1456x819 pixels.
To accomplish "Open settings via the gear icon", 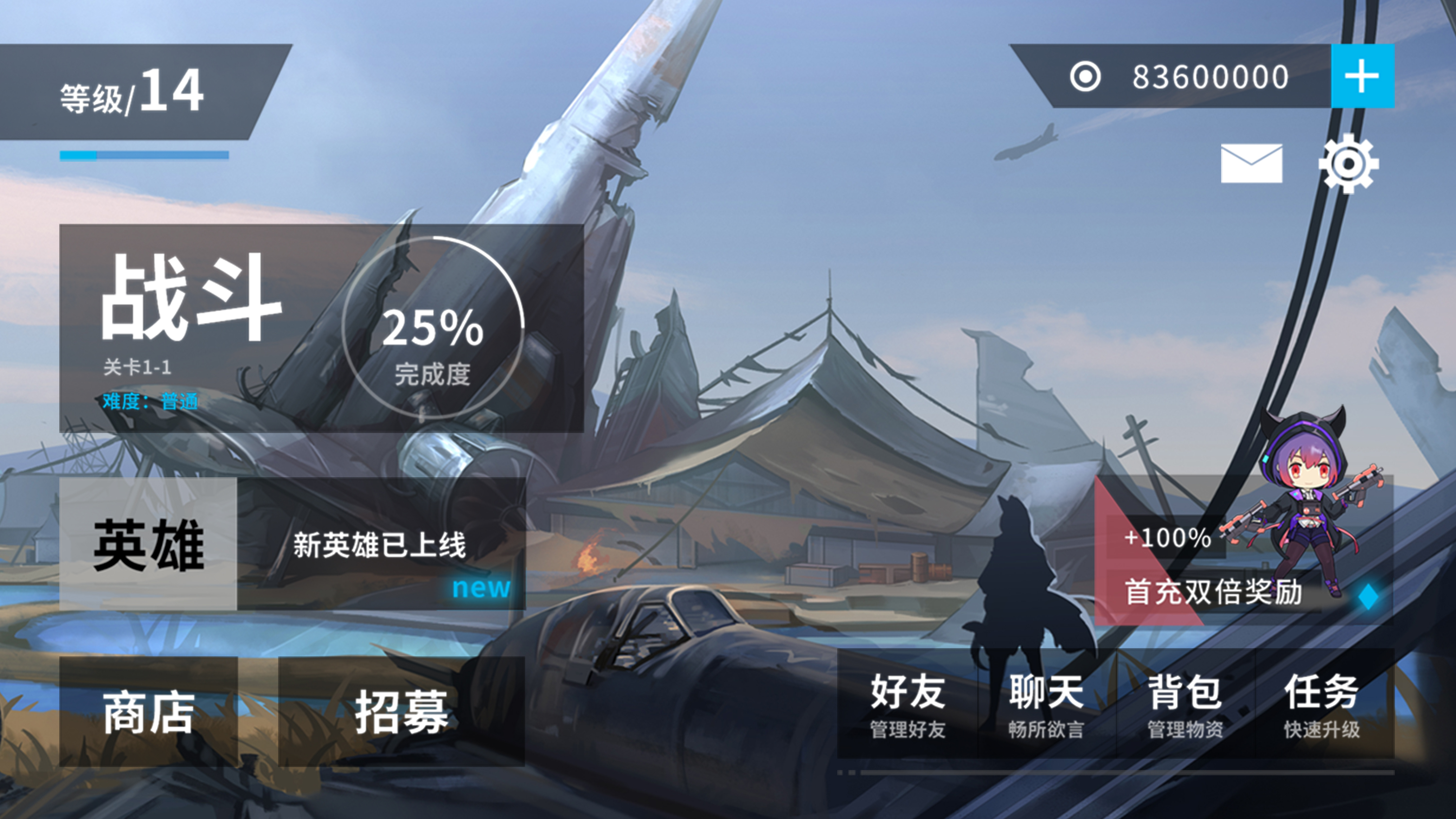I will tap(1349, 163).
